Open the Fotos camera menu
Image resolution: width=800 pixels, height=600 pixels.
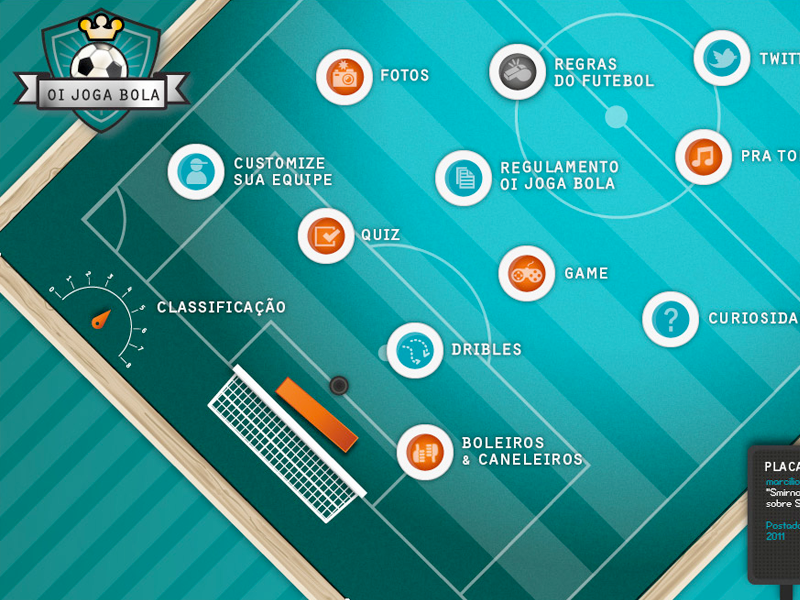344,77
